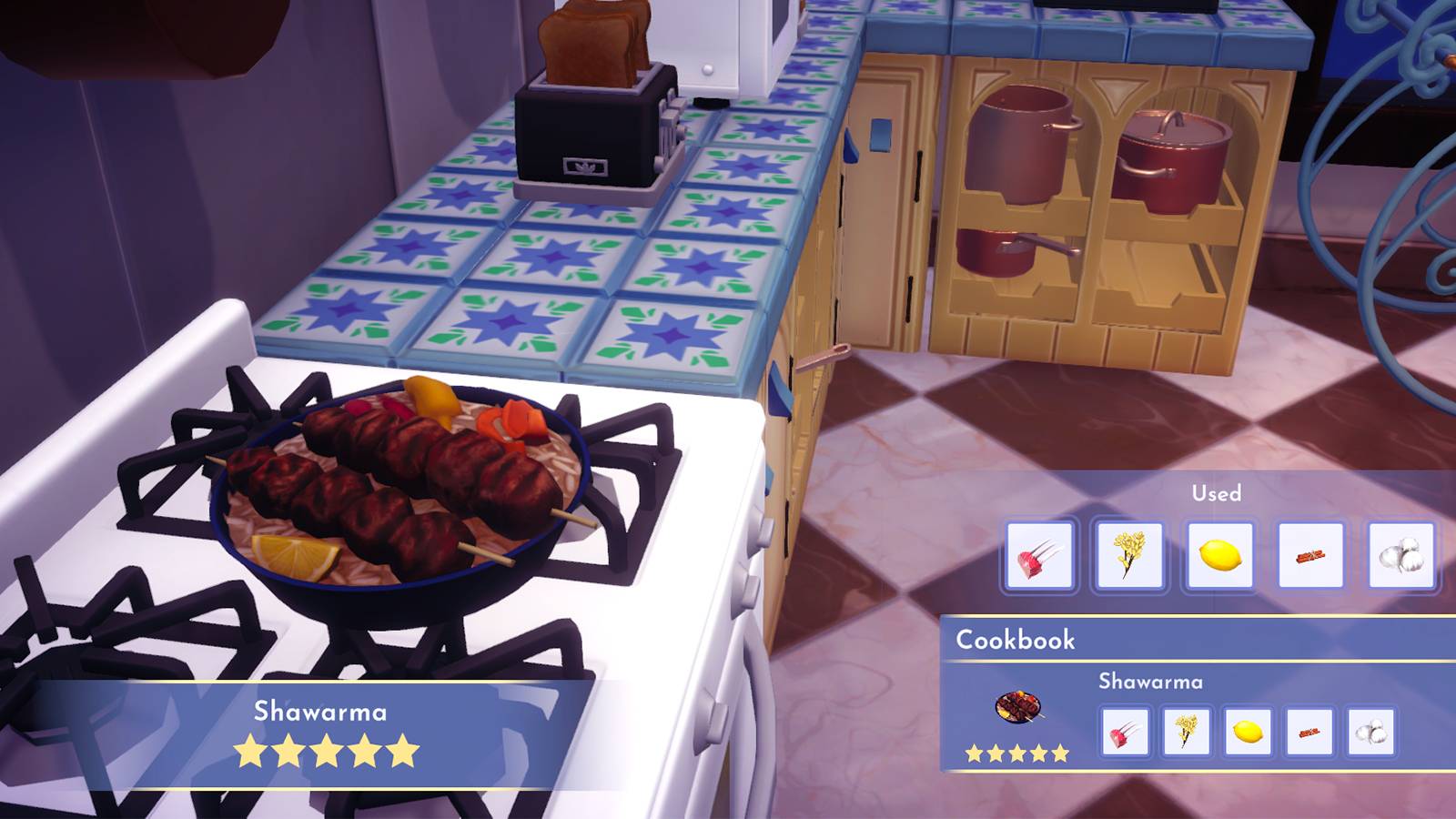The width and height of the screenshot is (1456, 819).
Task: Click the five-star rating under the Cookbook dish
Action: click(x=1015, y=753)
